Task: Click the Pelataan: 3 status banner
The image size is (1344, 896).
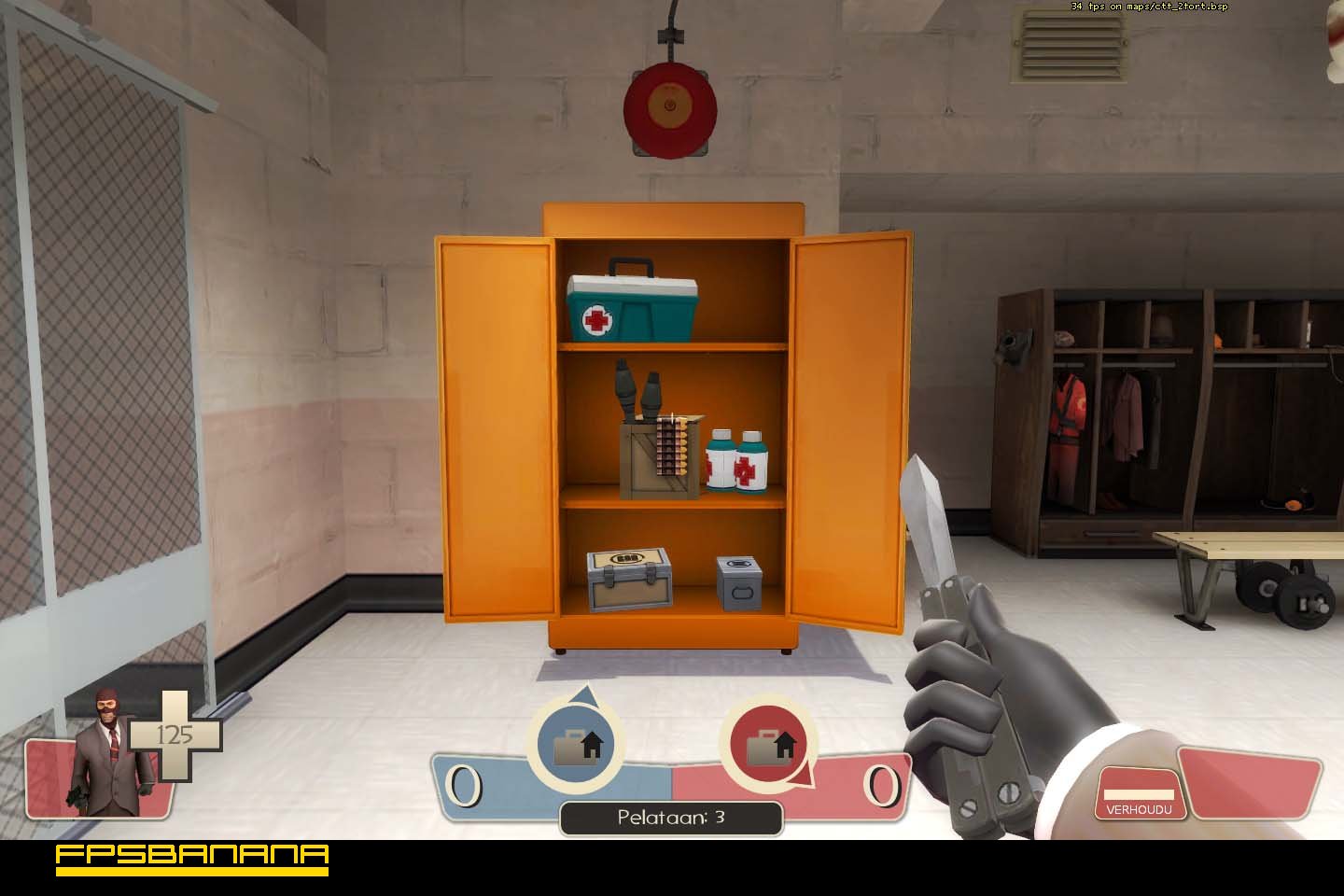Action: click(x=670, y=817)
